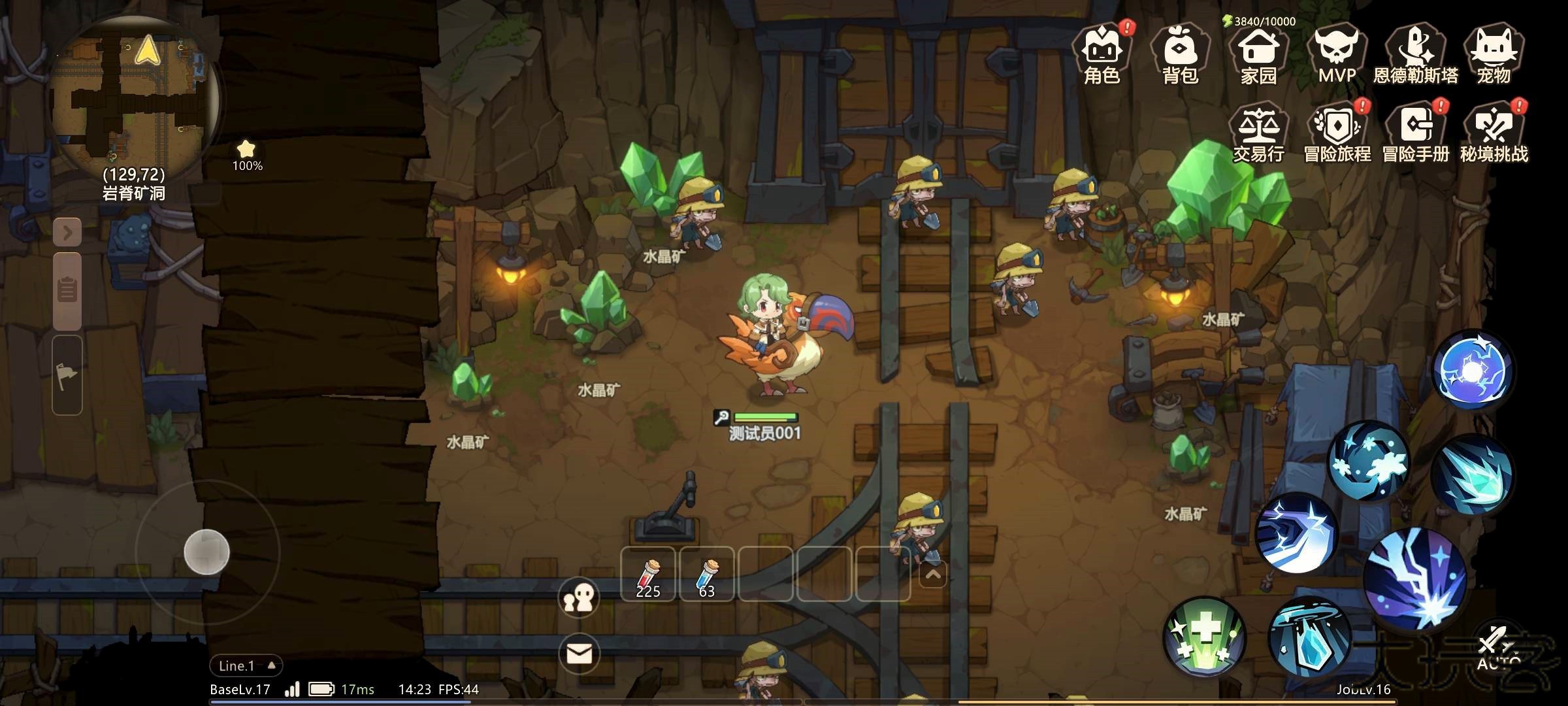Cast the green healing cross skill
Image resolution: width=1568 pixels, height=706 pixels.
click(x=1205, y=637)
